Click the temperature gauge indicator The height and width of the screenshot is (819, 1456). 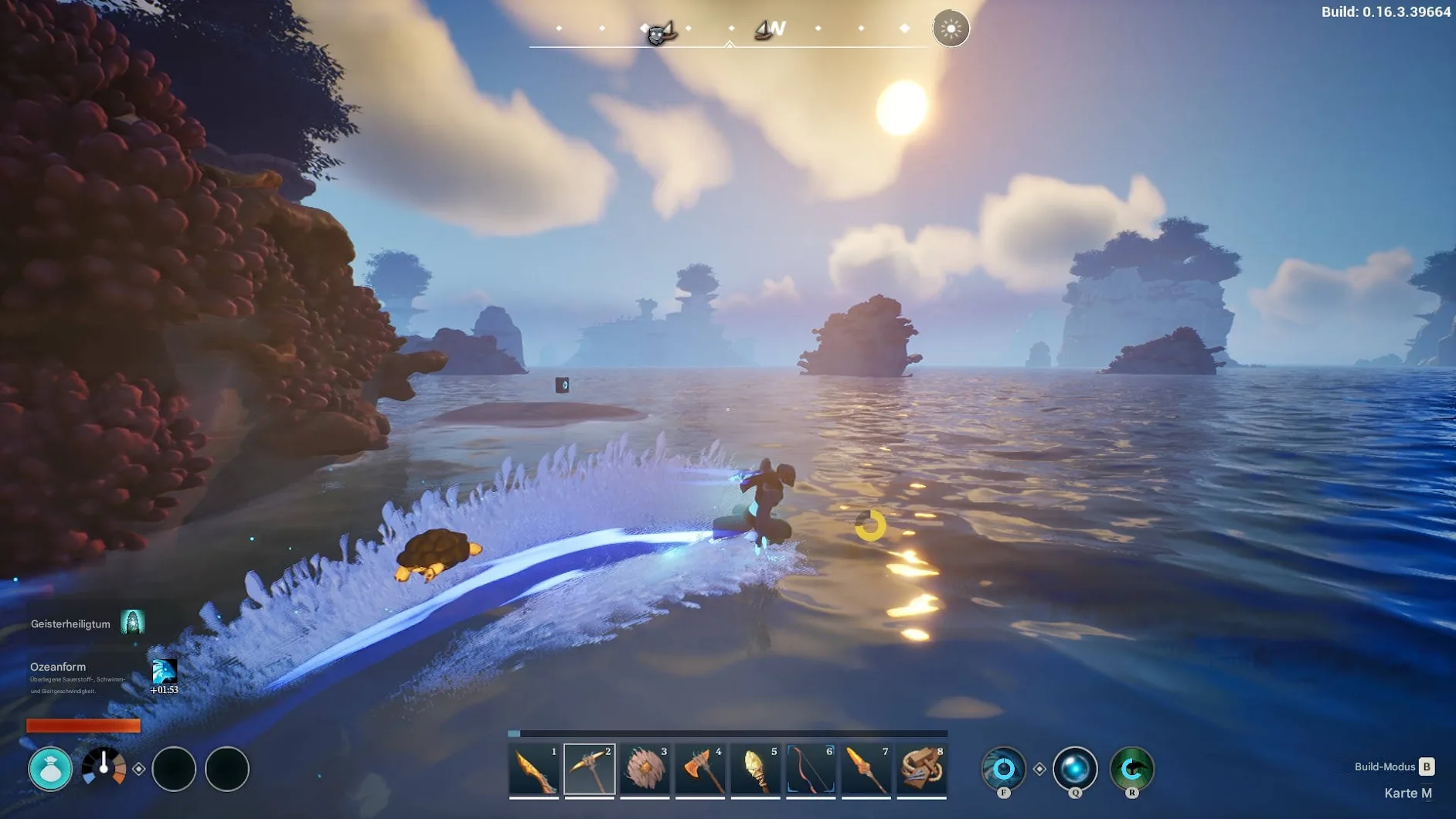click(x=104, y=767)
